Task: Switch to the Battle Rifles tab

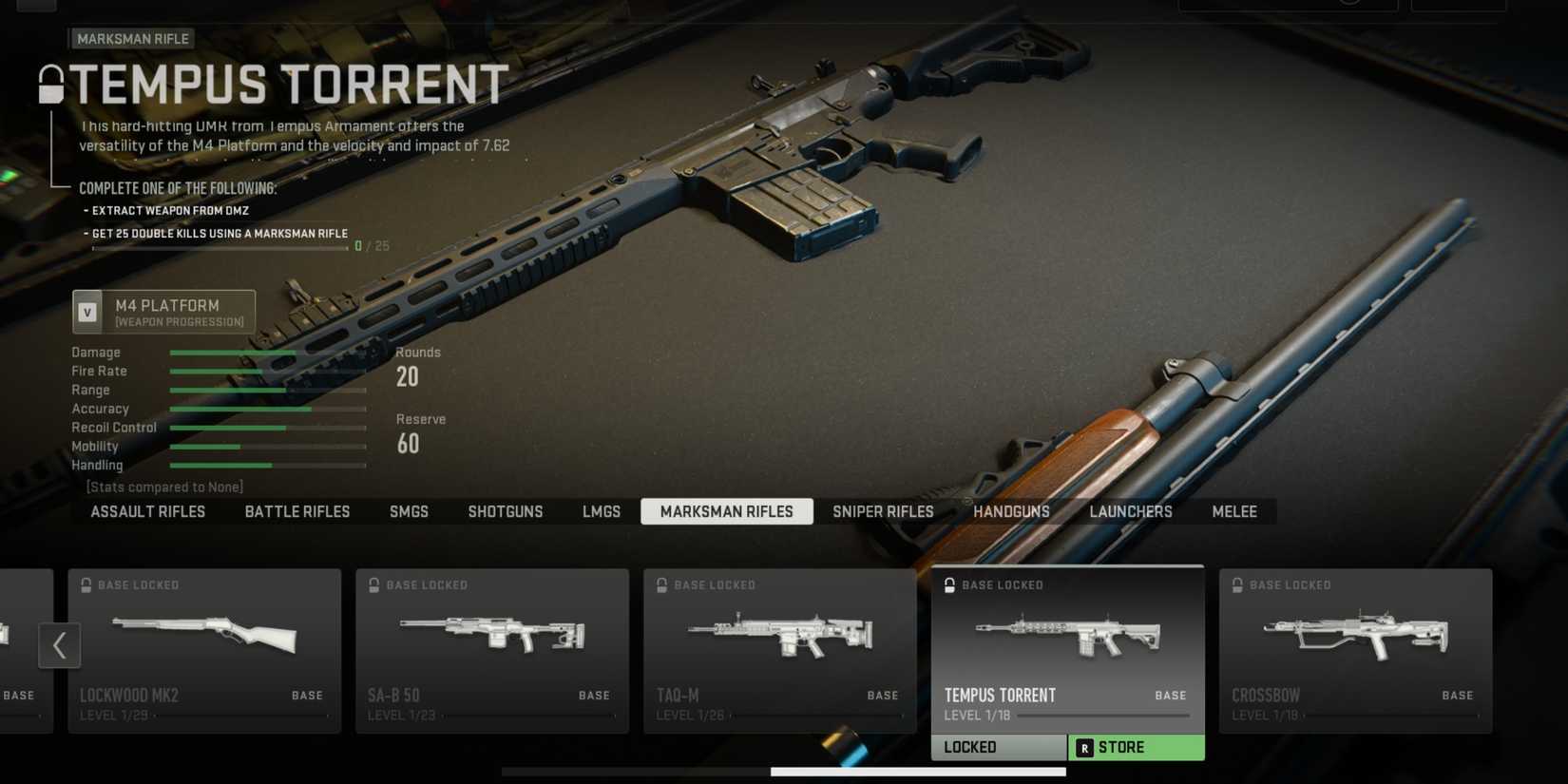Action: tap(297, 511)
